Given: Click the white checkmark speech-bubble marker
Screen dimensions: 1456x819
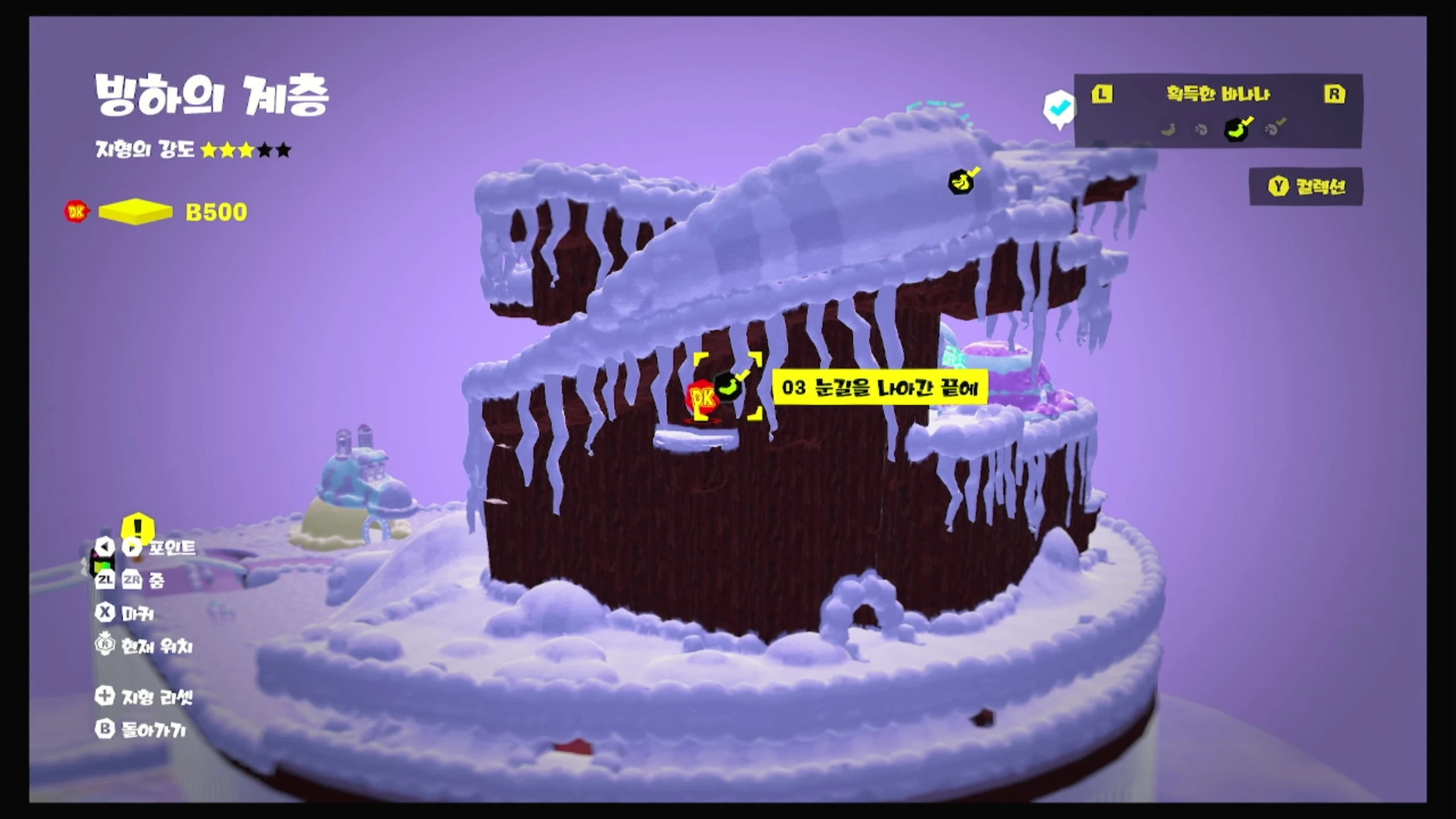Looking at the screenshot, I should (1058, 108).
